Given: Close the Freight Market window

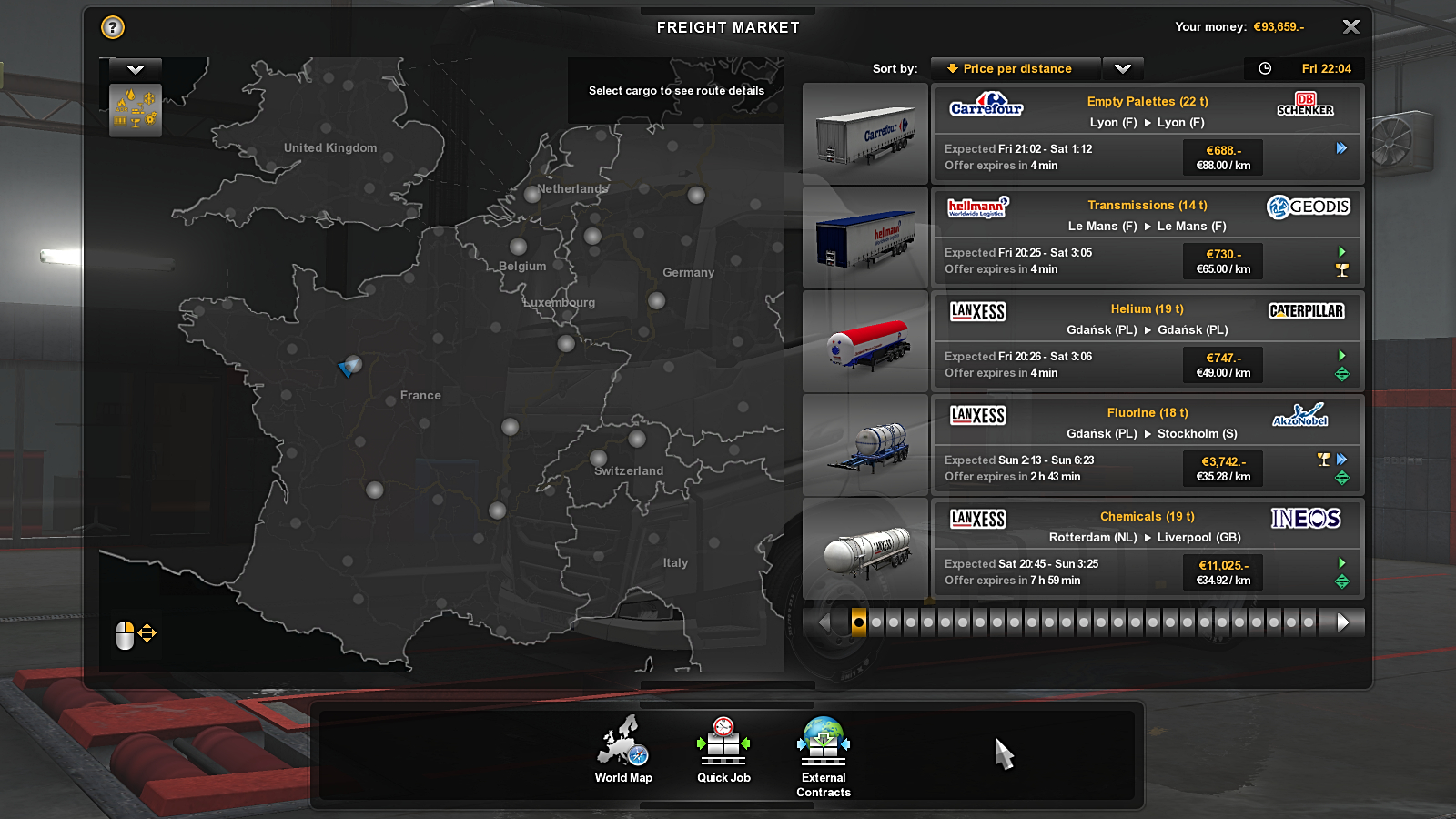Looking at the screenshot, I should pyautogui.click(x=1351, y=27).
